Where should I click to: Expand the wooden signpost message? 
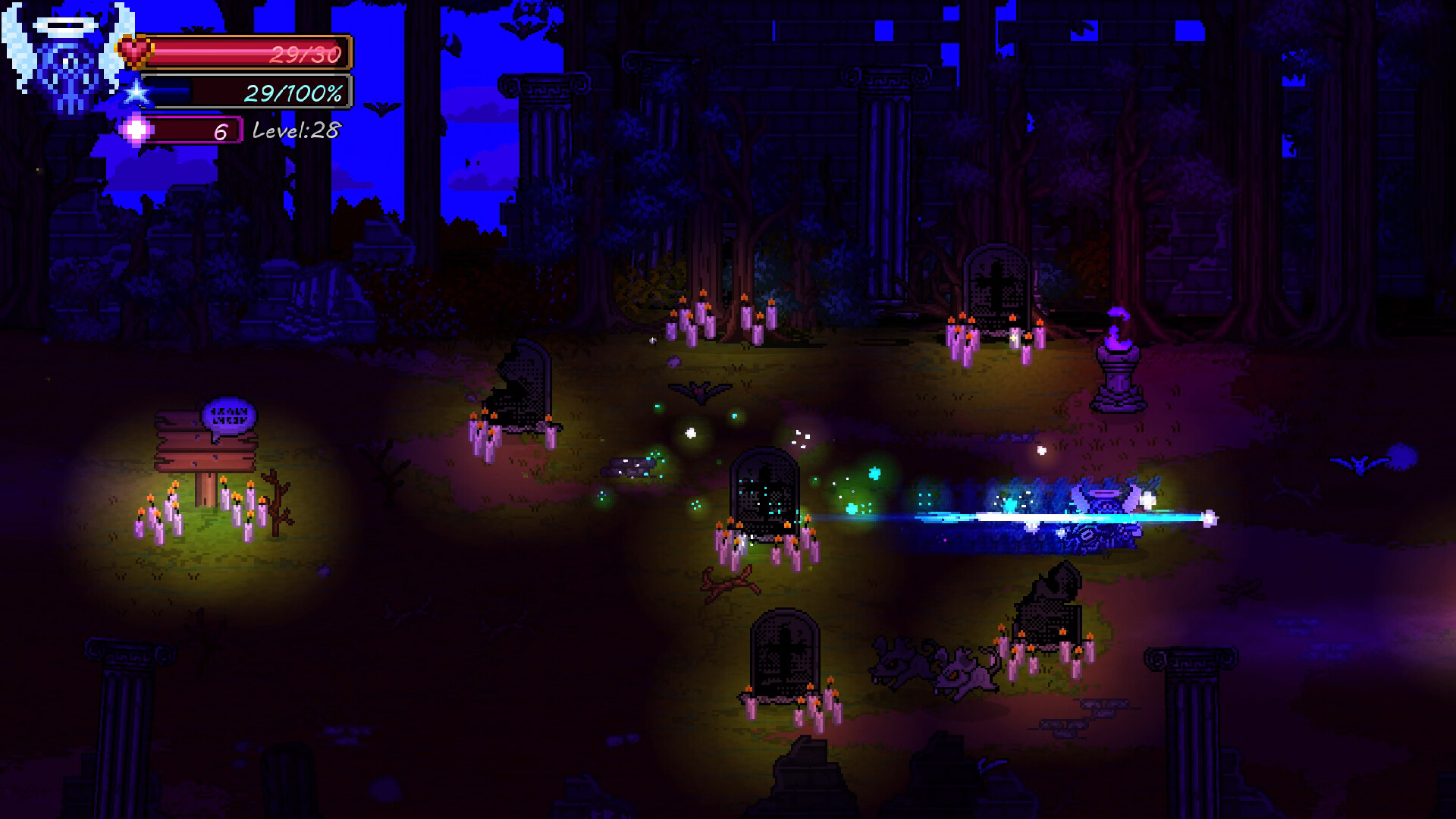pyautogui.click(x=205, y=451)
